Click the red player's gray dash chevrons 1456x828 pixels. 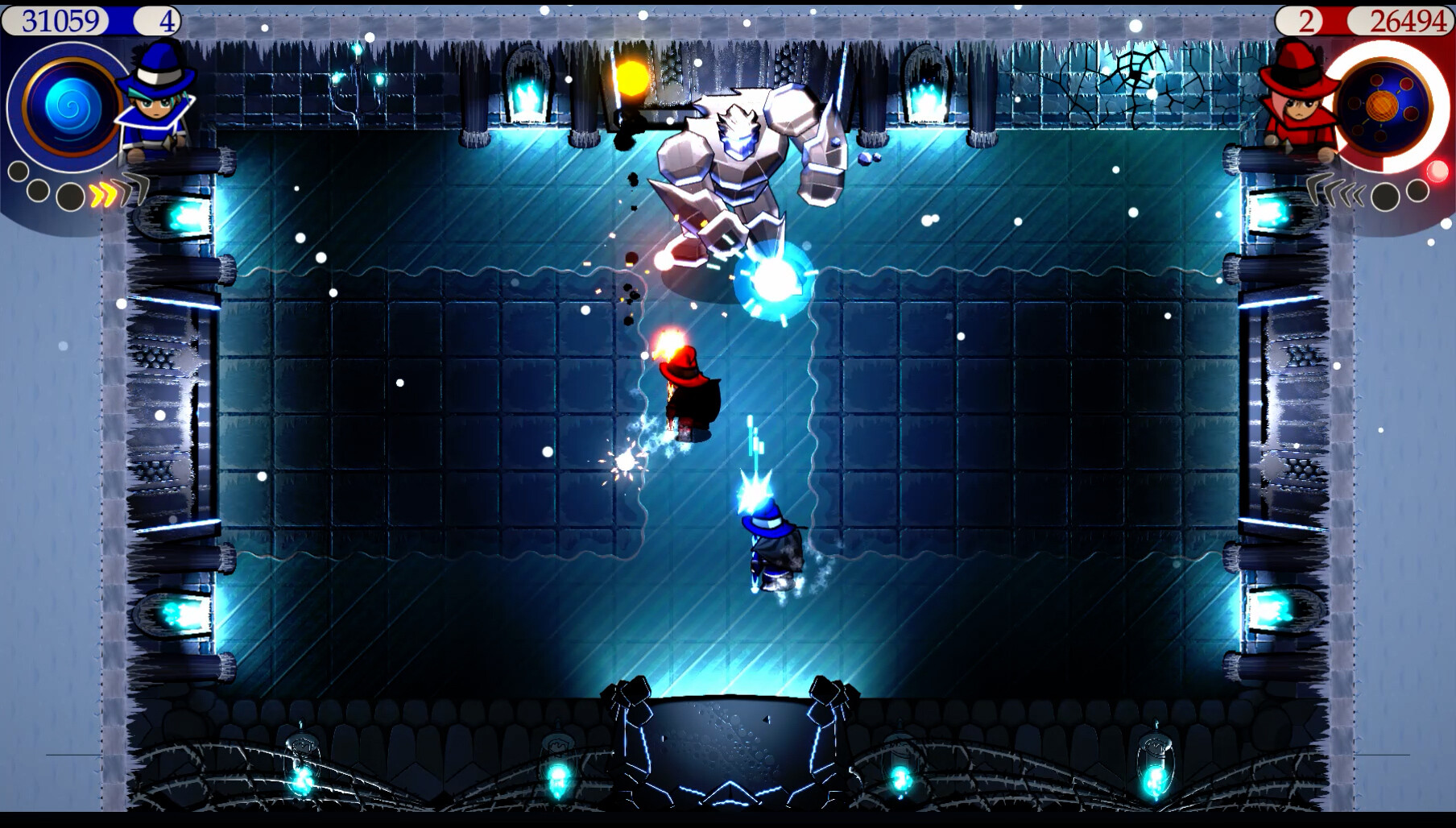pyautogui.click(x=1333, y=189)
